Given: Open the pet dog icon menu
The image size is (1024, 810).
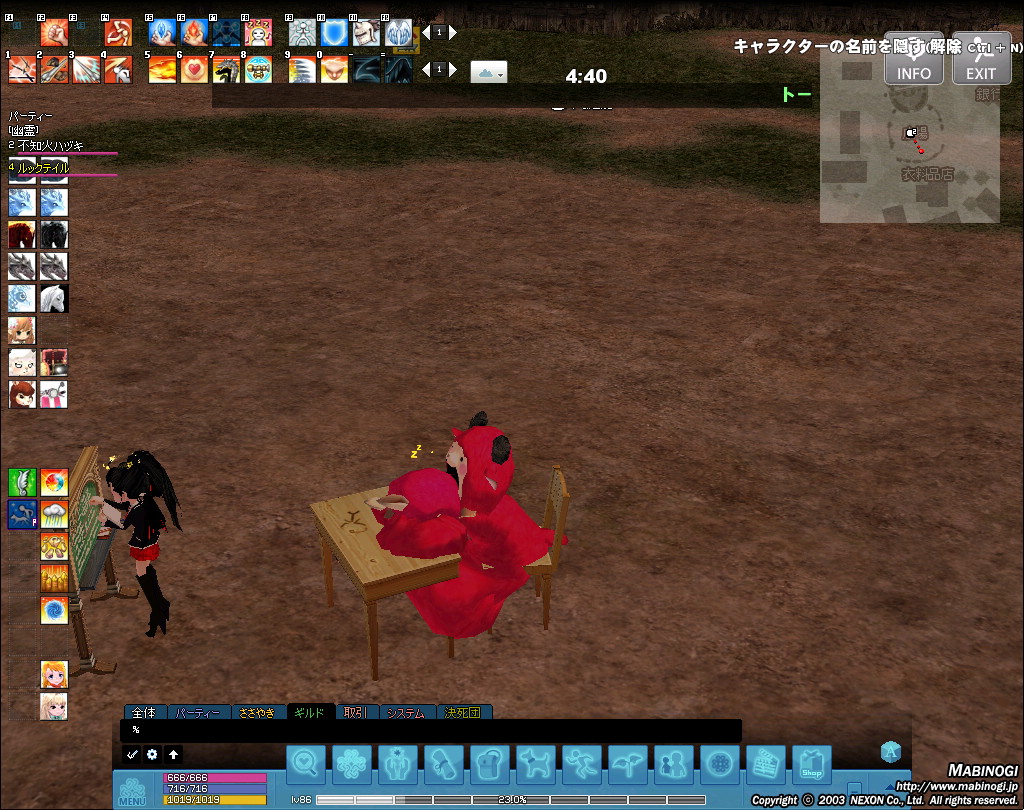Looking at the screenshot, I should pyautogui.click(x=536, y=765).
